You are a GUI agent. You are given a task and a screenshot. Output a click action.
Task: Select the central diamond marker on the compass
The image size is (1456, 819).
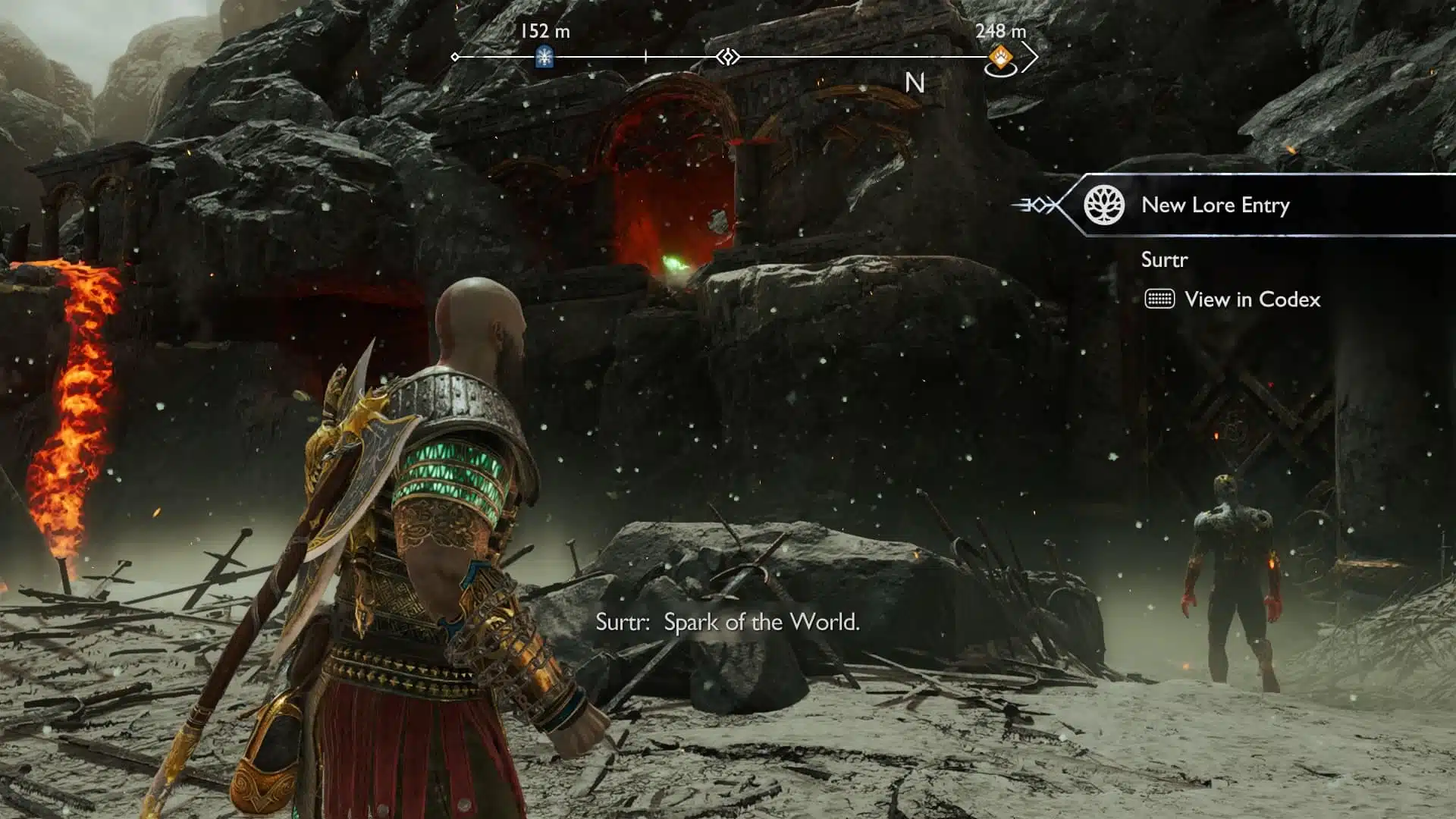point(728,57)
